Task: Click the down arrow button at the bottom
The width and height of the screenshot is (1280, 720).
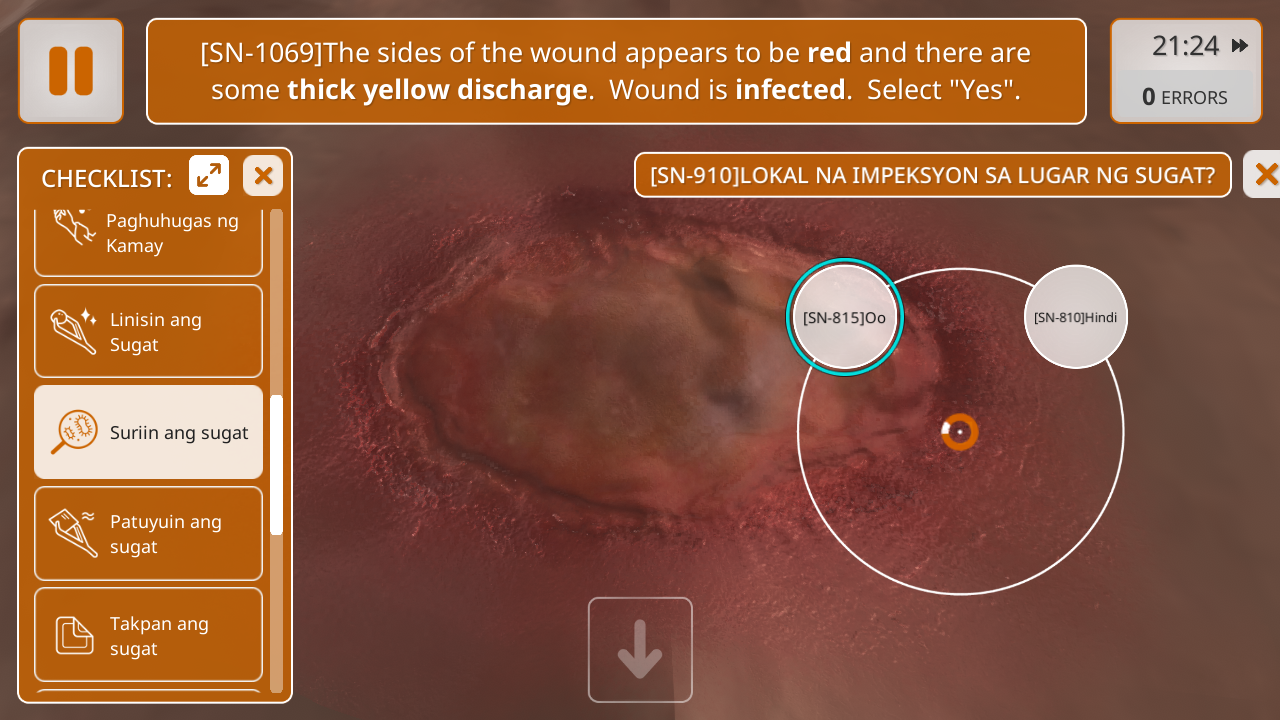Action: coord(640,650)
